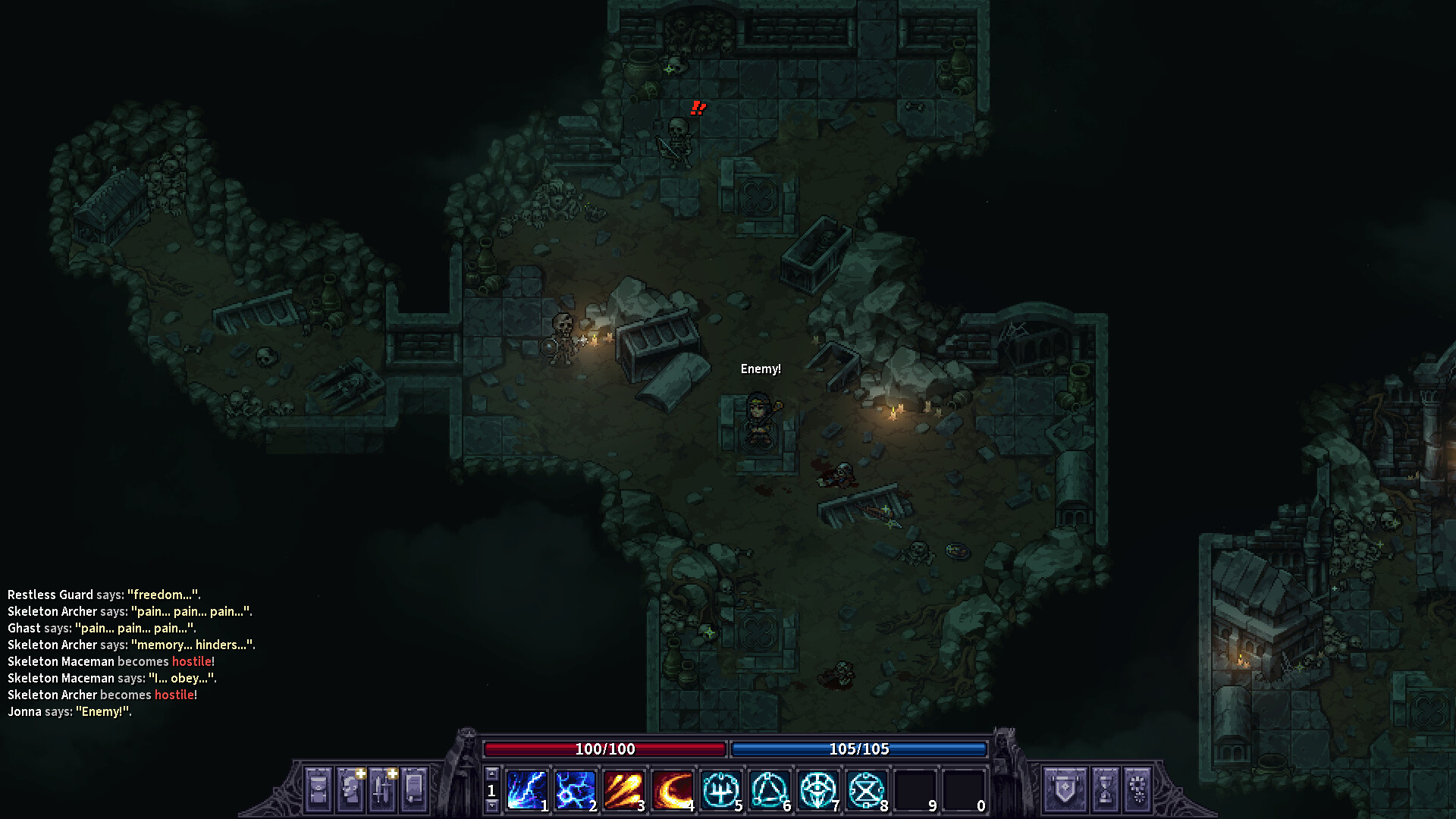Screen dimensions: 1456x819
Task: Click the red 100/100 health bar
Action: coord(605,748)
